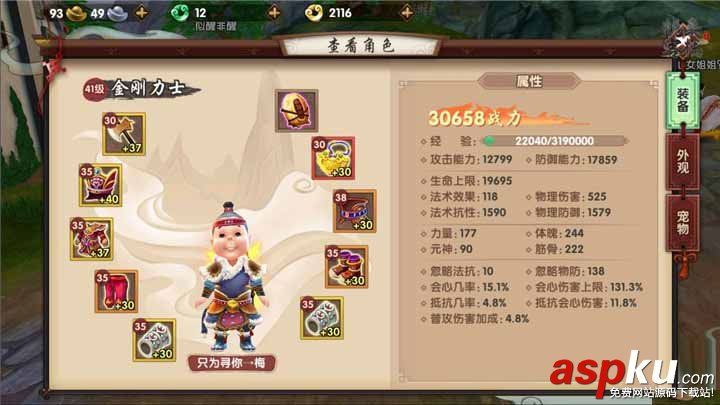View the red trousers equipment slot

(x=116, y=290)
